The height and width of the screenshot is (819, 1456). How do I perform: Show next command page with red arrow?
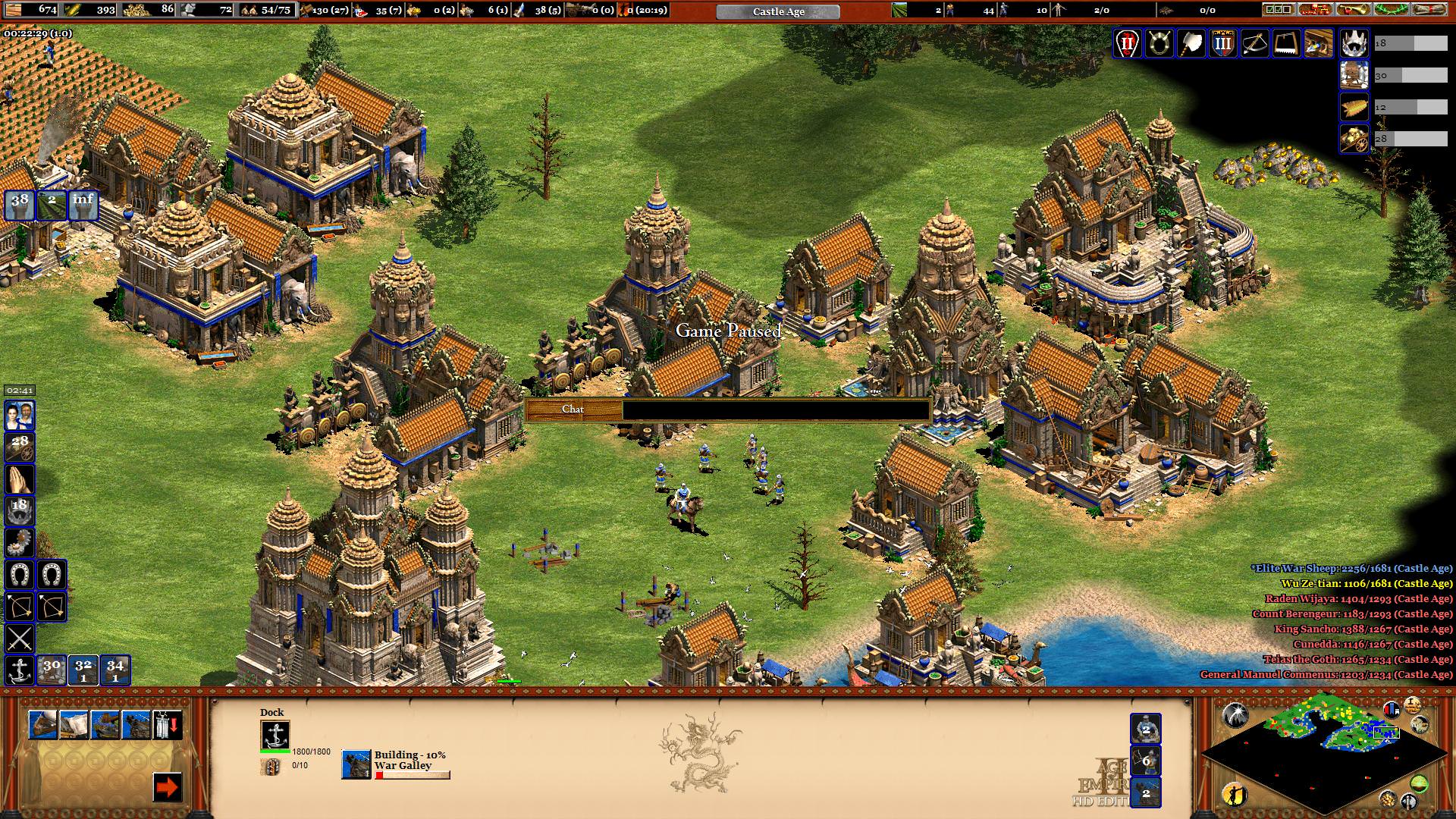[x=167, y=787]
